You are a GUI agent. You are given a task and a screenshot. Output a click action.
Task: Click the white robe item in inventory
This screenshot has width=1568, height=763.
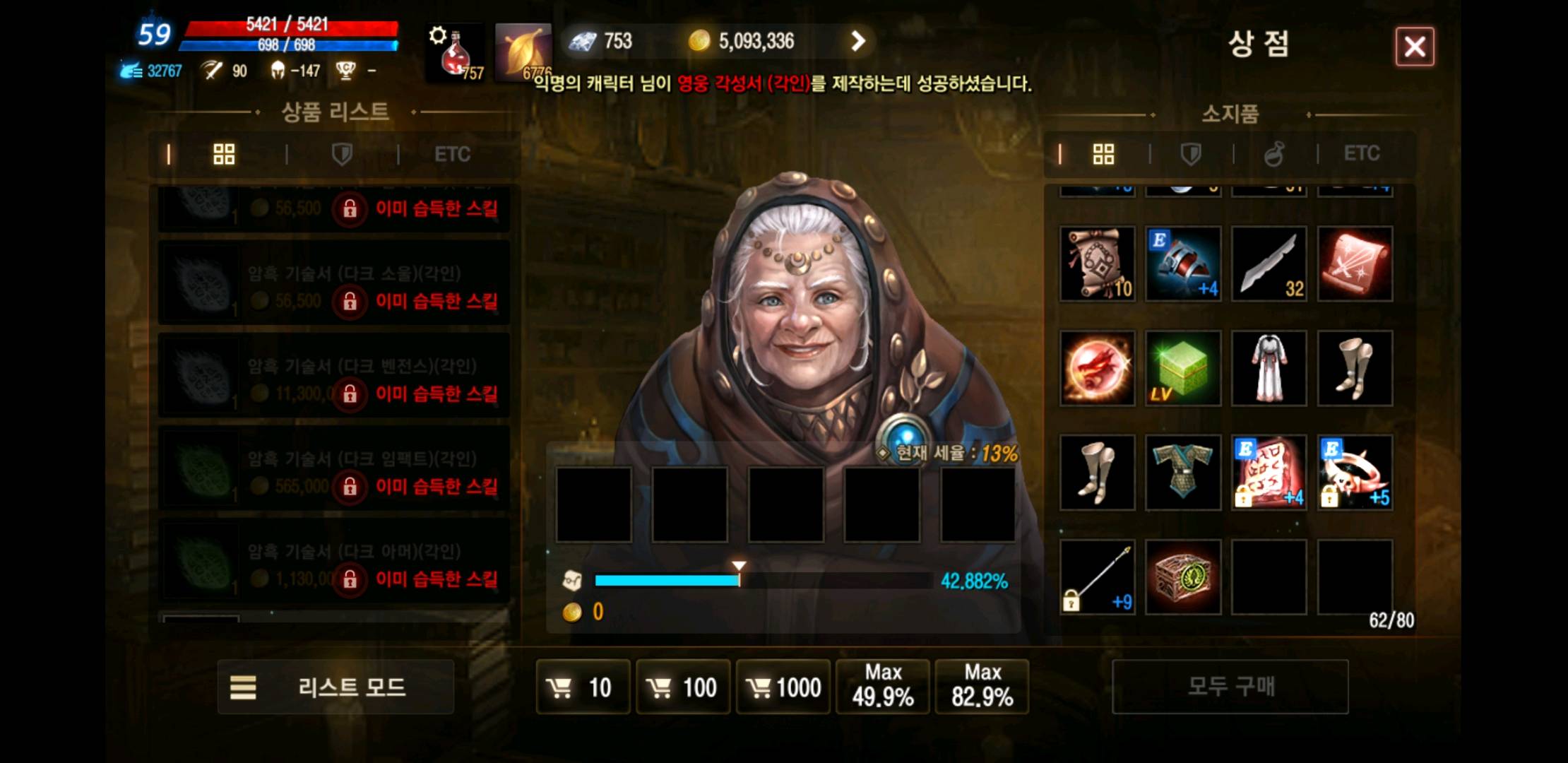click(1269, 367)
